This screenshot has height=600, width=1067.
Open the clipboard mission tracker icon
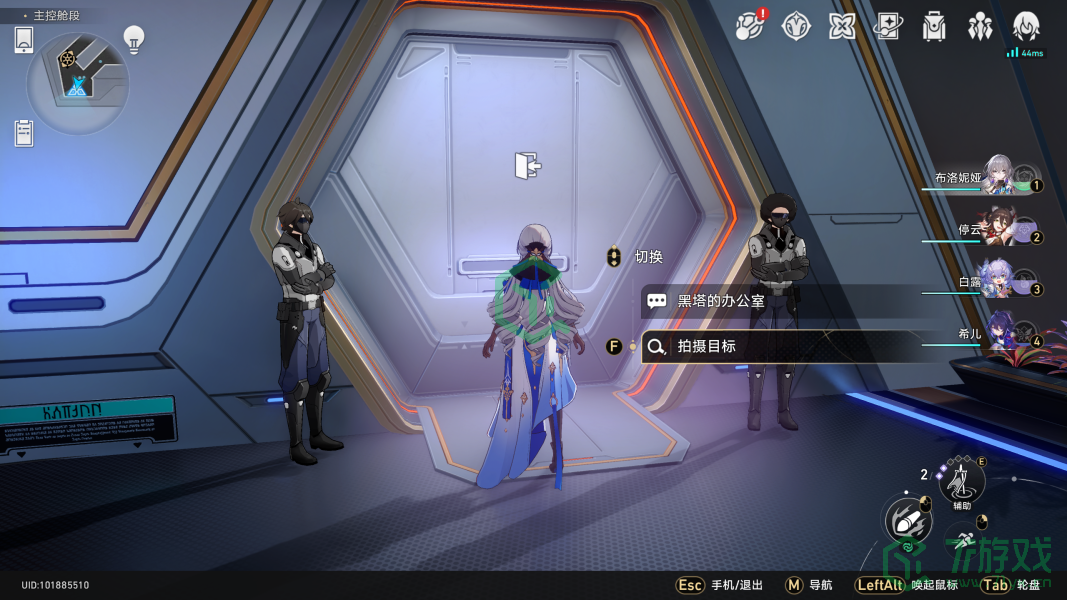pyautogui.click(x=25, y=132)
